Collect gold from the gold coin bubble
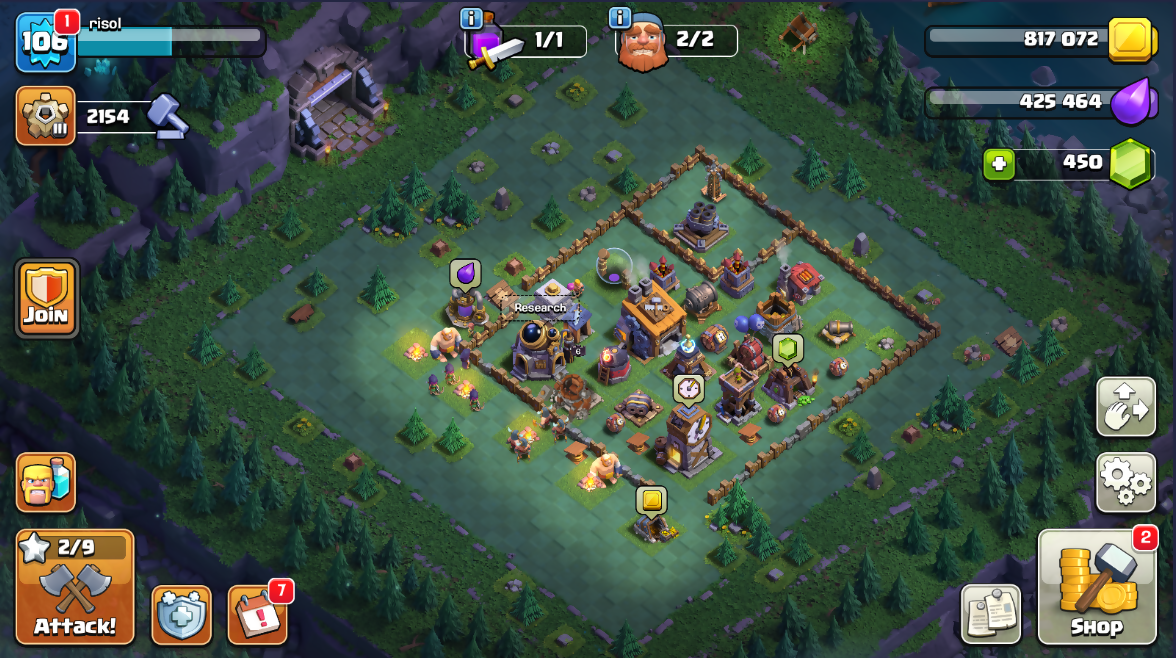 (651, 499)
